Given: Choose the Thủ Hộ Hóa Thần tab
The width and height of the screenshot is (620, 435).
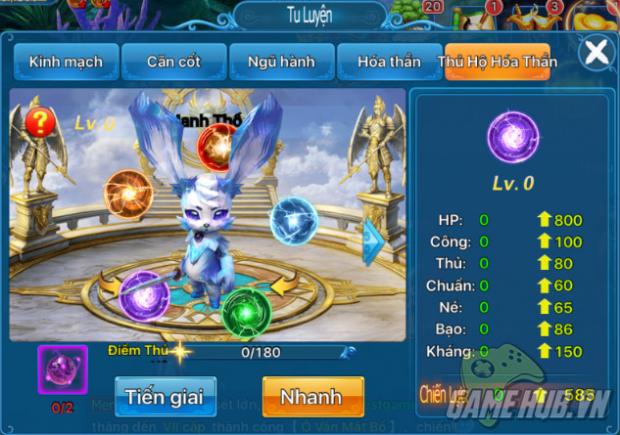Looking at the screenshot, I should pos(497,62).
